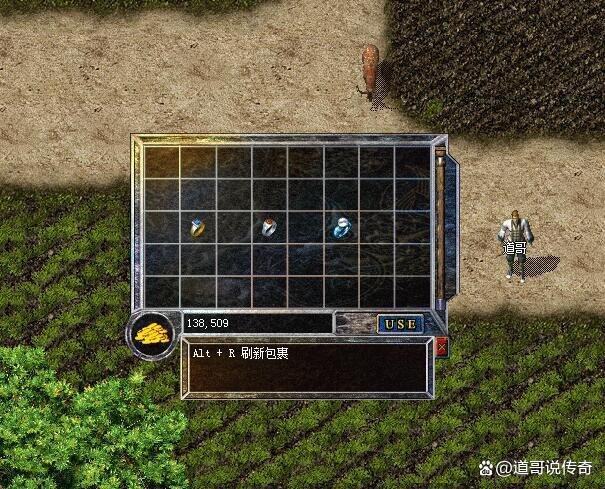Click the gold coin pile icon
Image resolution: width=605 pixels, height=489 pixels.
[152, 333]
